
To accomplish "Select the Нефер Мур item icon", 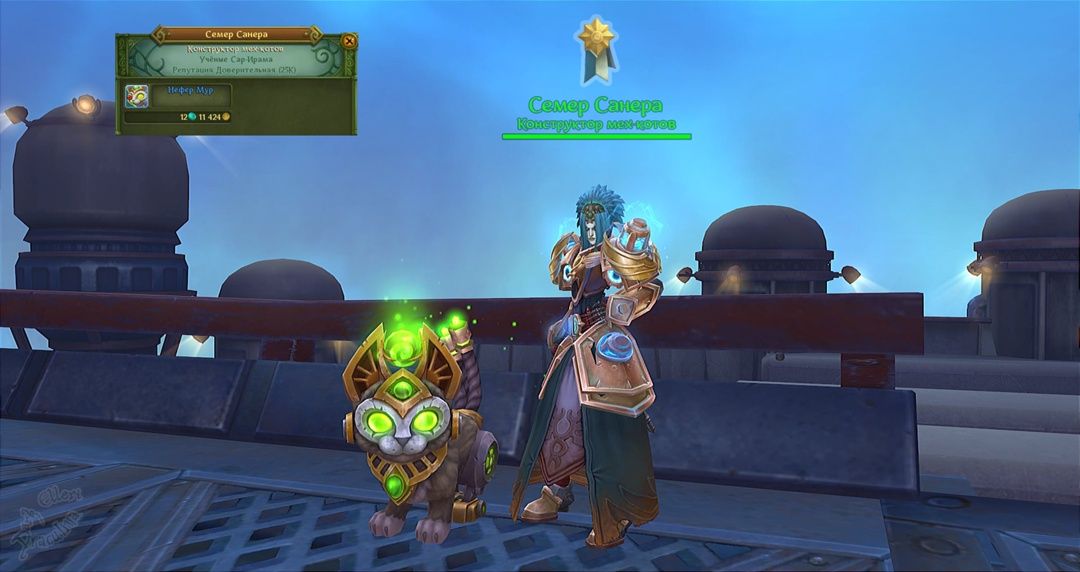I will coord(137,96).
